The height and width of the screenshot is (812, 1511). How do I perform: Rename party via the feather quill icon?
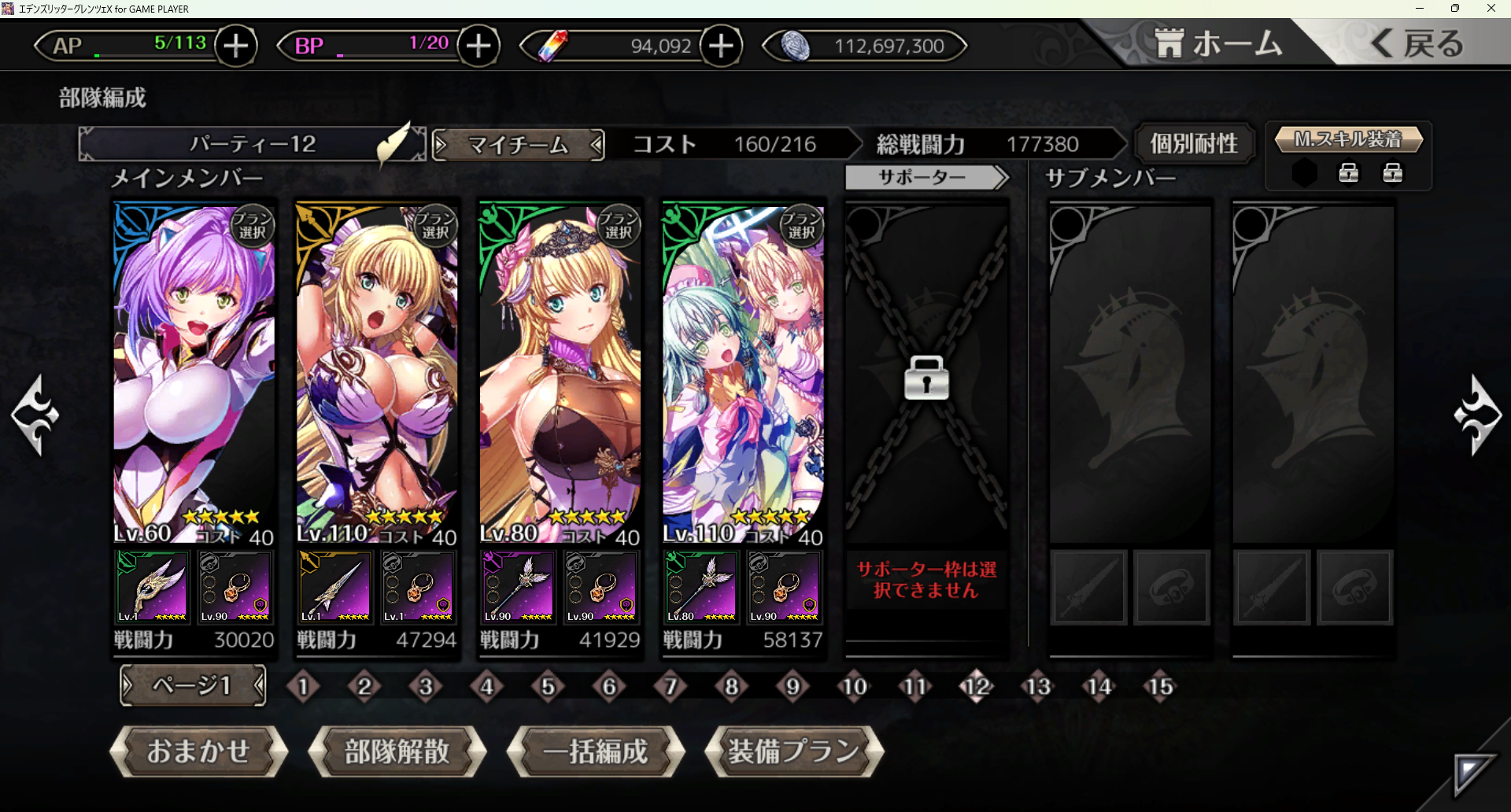pos(395,142)
